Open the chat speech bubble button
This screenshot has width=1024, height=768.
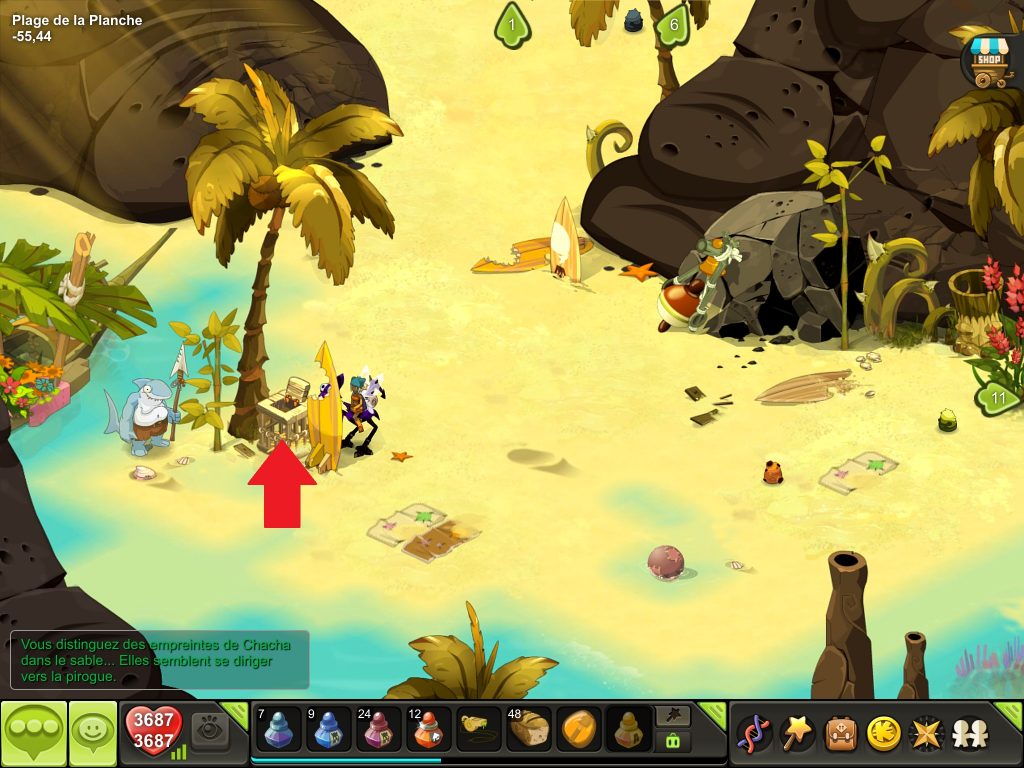click(34, 734)
